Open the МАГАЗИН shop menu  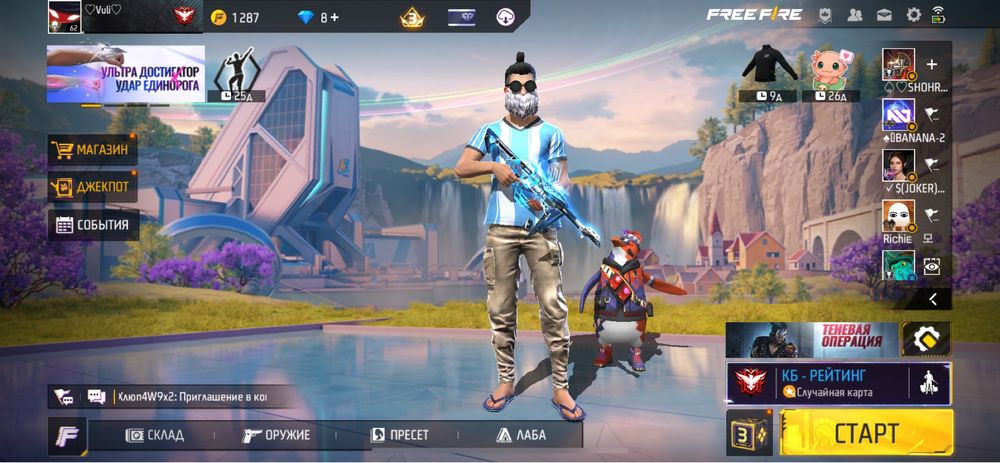(x=92, y=150)
